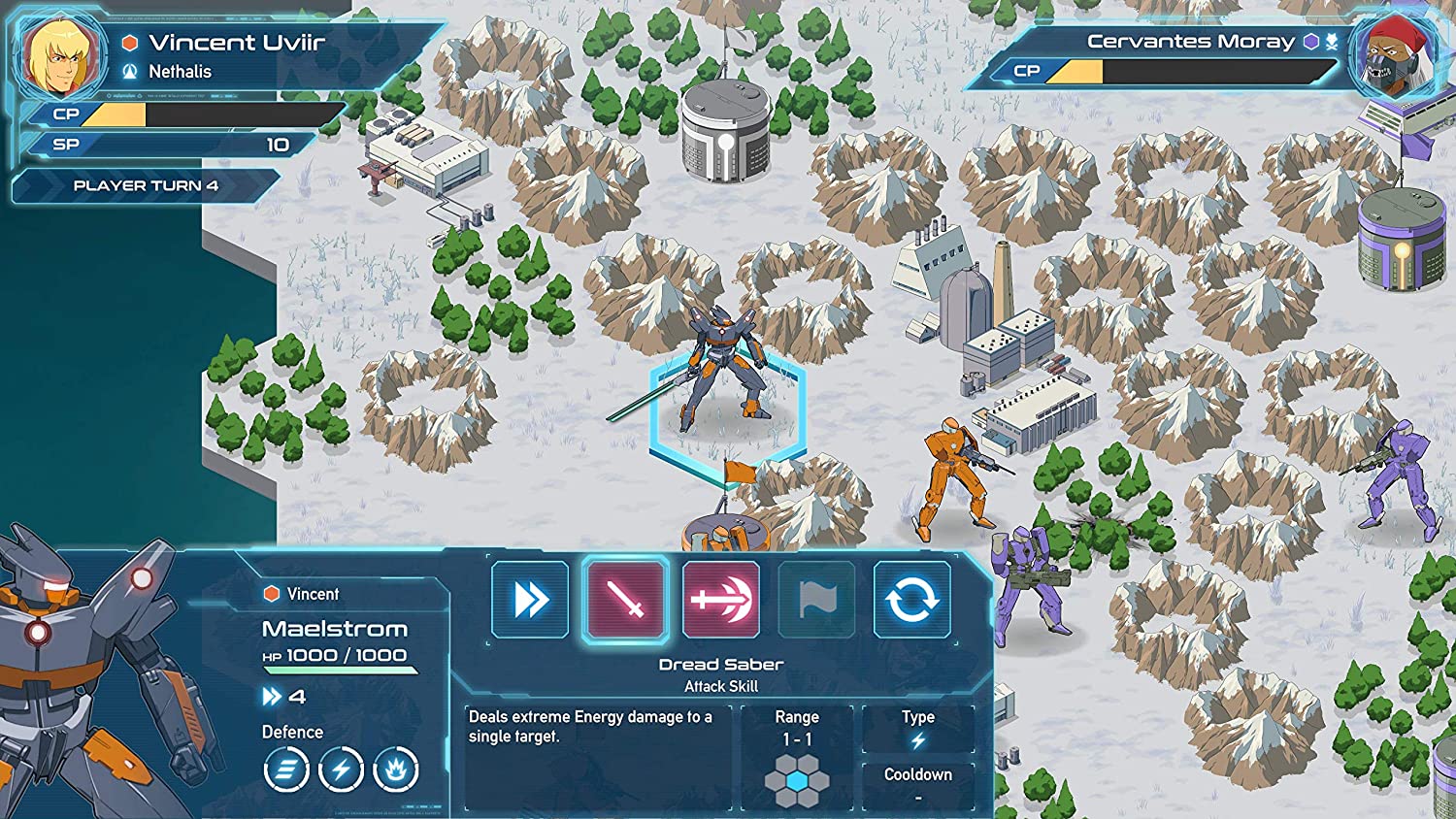Inspect the flame defence icon

point(395,770)
